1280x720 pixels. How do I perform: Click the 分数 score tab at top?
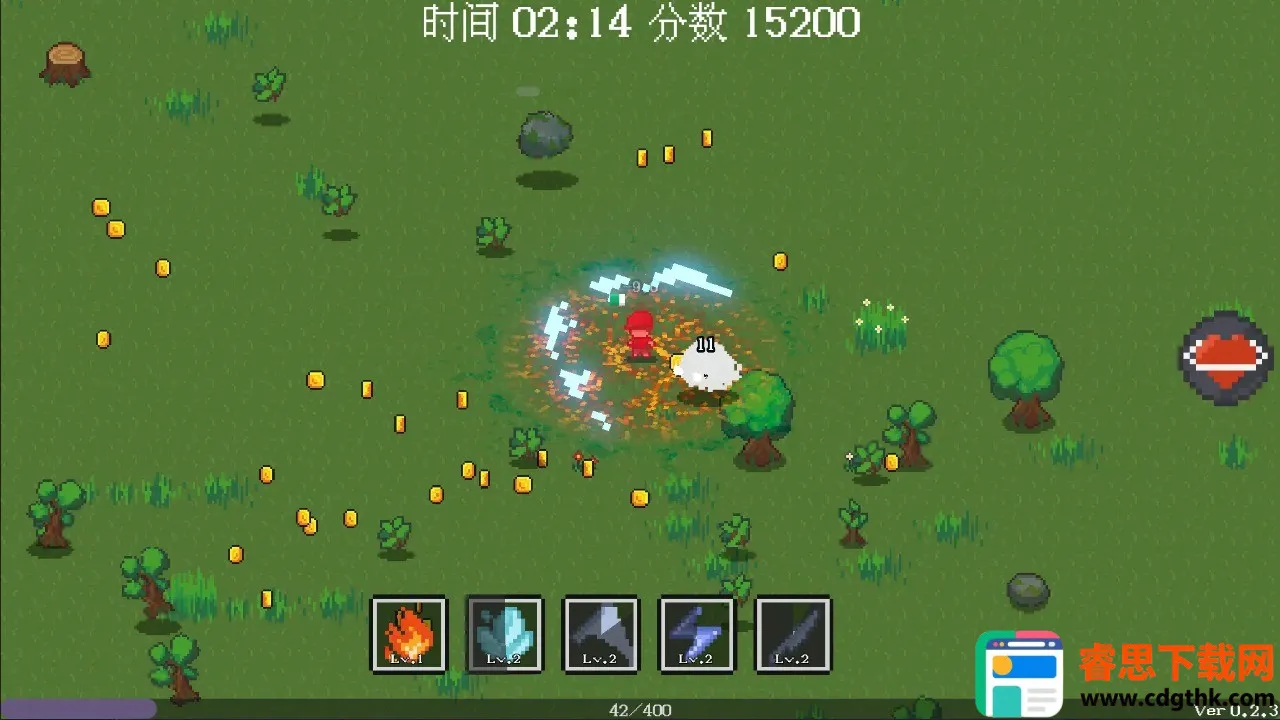coord(681,23)
